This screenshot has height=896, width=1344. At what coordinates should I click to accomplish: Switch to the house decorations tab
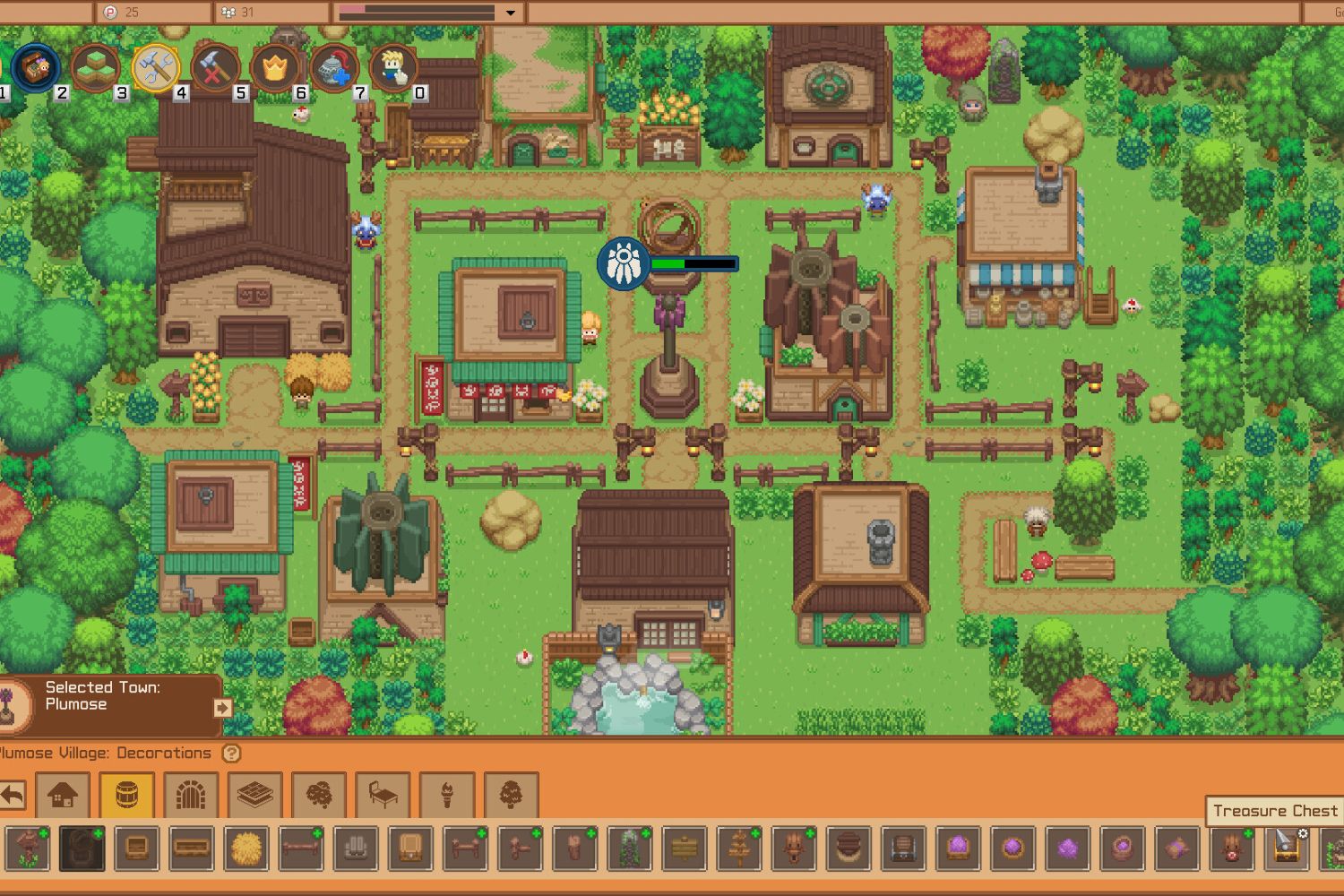[x=64, y=795]
